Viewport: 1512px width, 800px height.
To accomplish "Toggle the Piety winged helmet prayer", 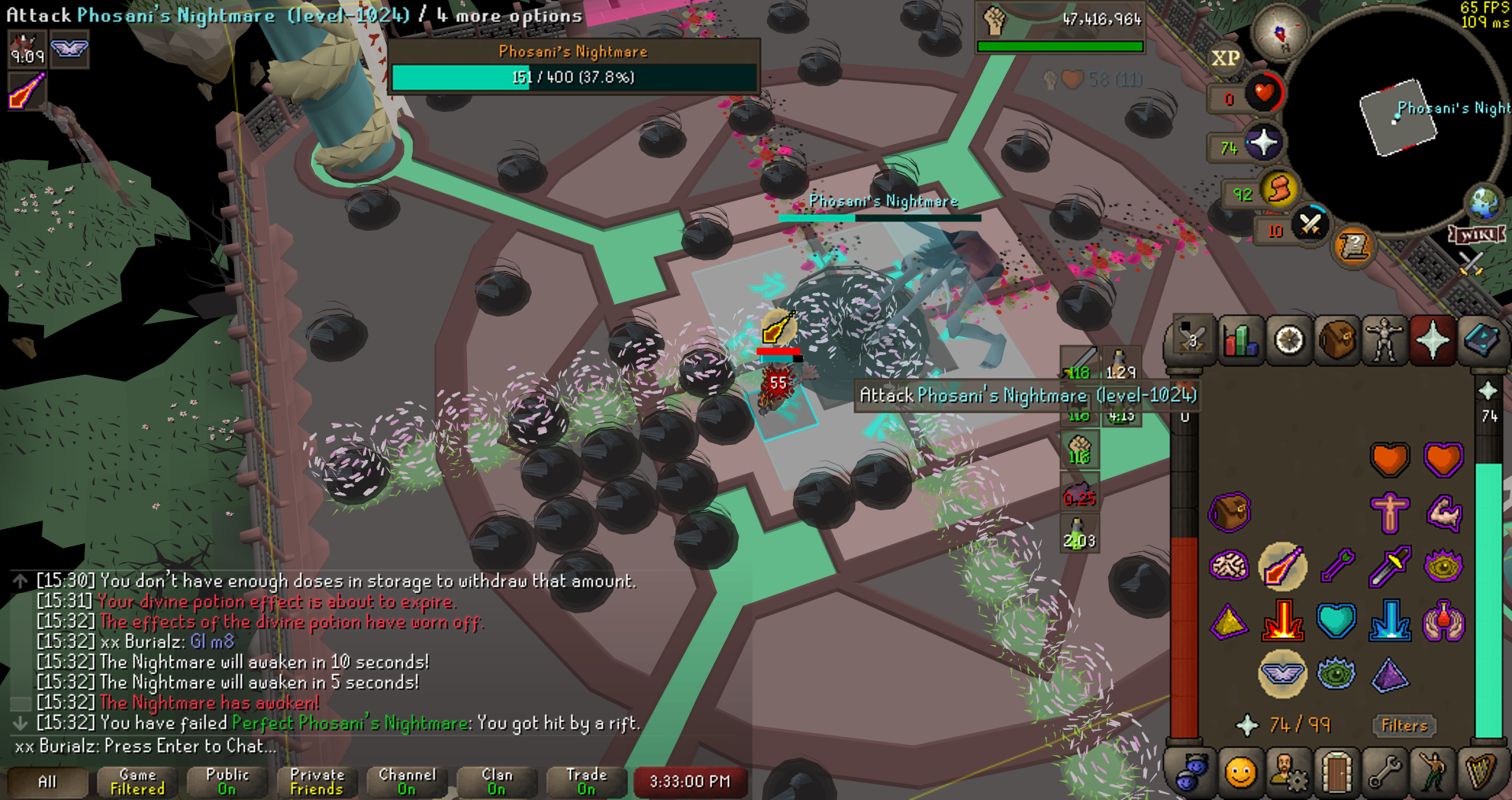I will point(1282,674).
